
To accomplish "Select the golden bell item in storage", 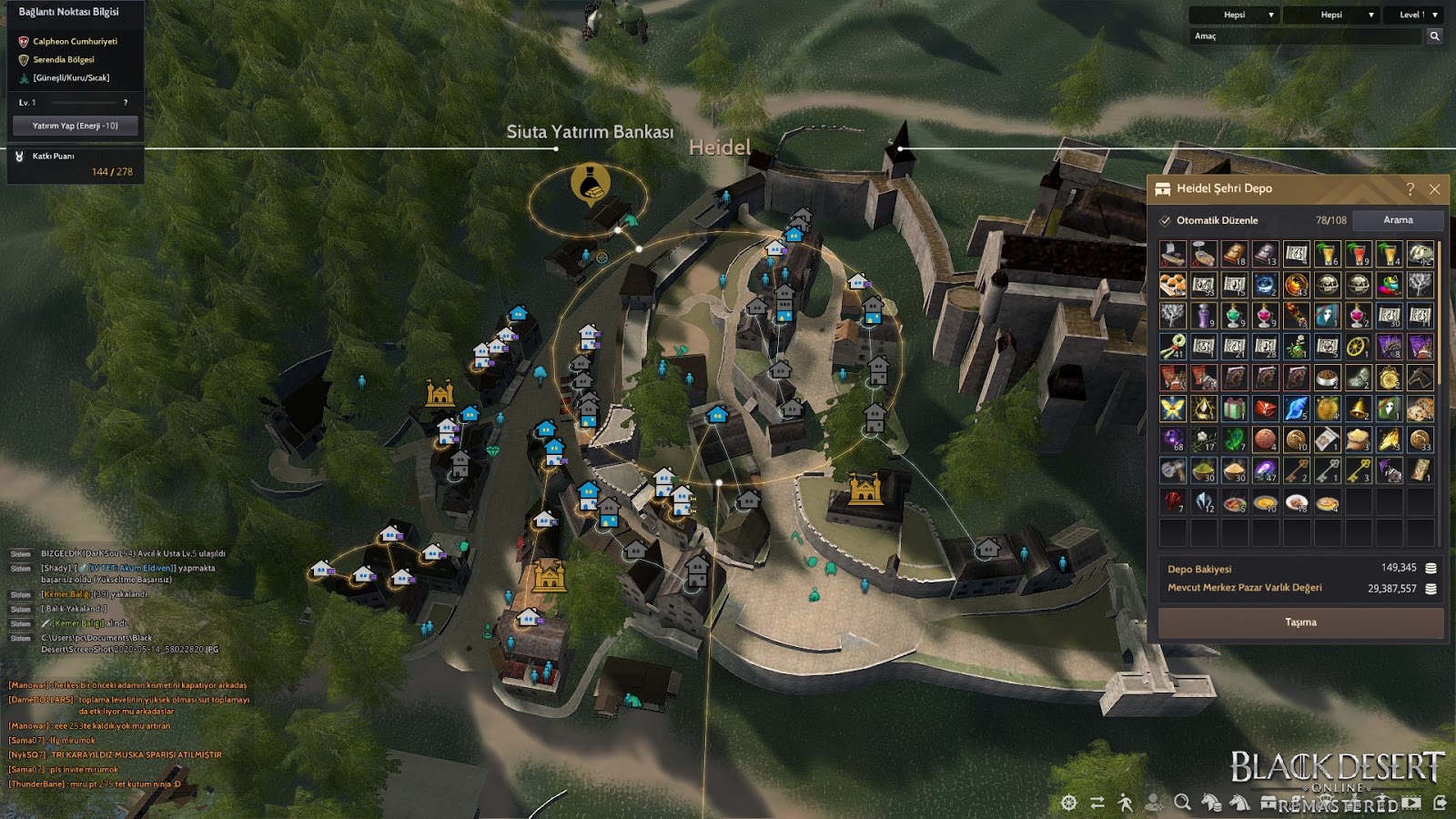I will coord(1358,409).
